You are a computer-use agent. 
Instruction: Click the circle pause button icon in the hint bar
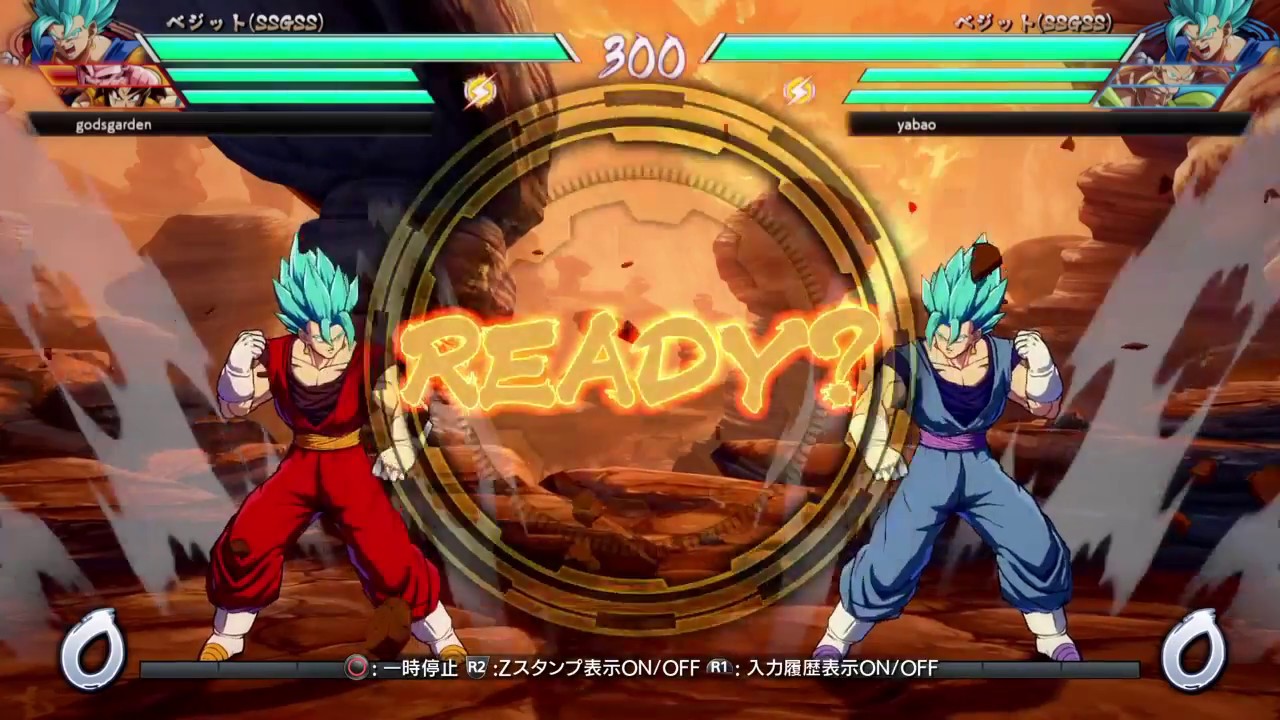pyautogui.click(x=356, y=669)
